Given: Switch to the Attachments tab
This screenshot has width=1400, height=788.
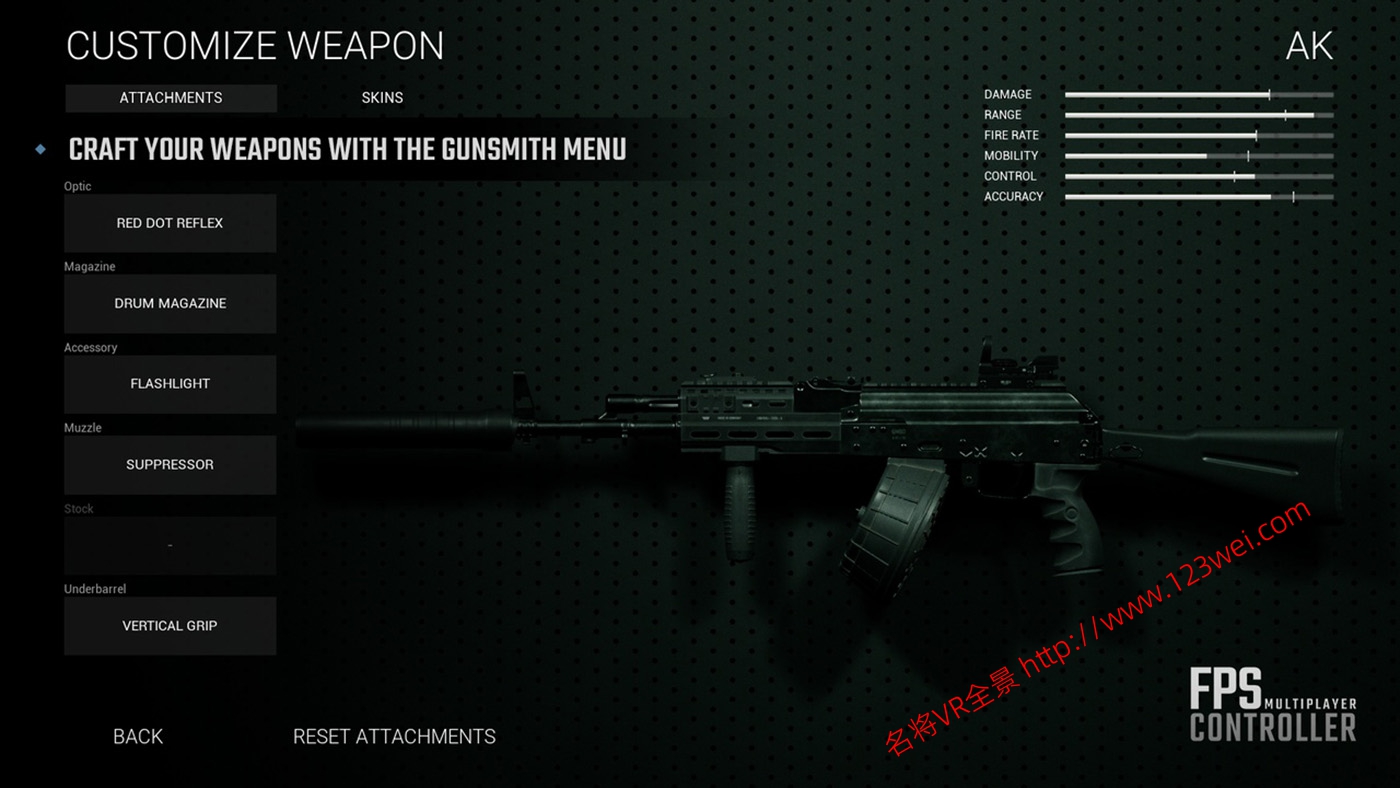Looking at the screenshot, I should tap(171, 98).
